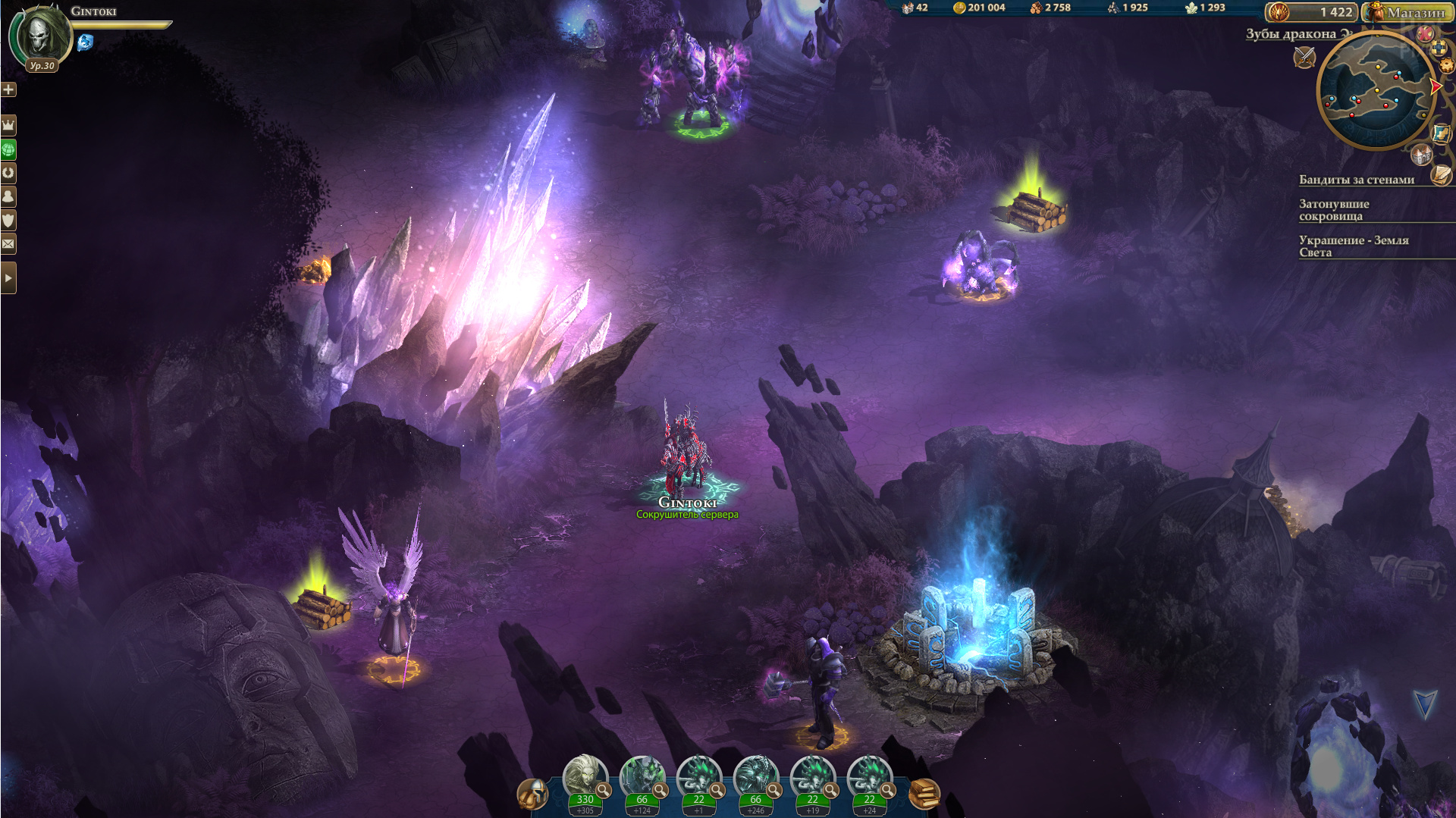The image size is (1456, 818).
Task: Click the crossed swords icon
Action: [x=1304, y=56]
